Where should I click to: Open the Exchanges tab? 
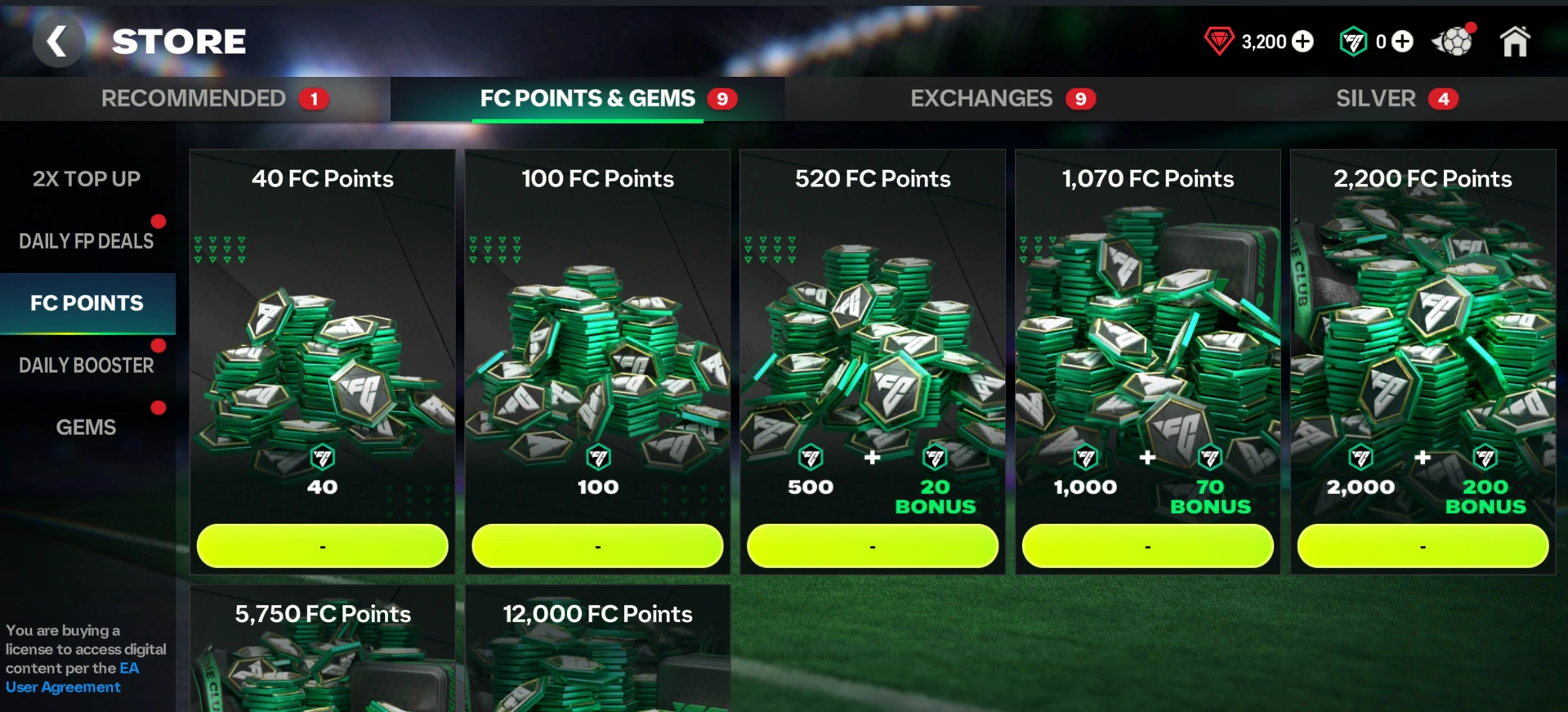click(x=981, y=99)
